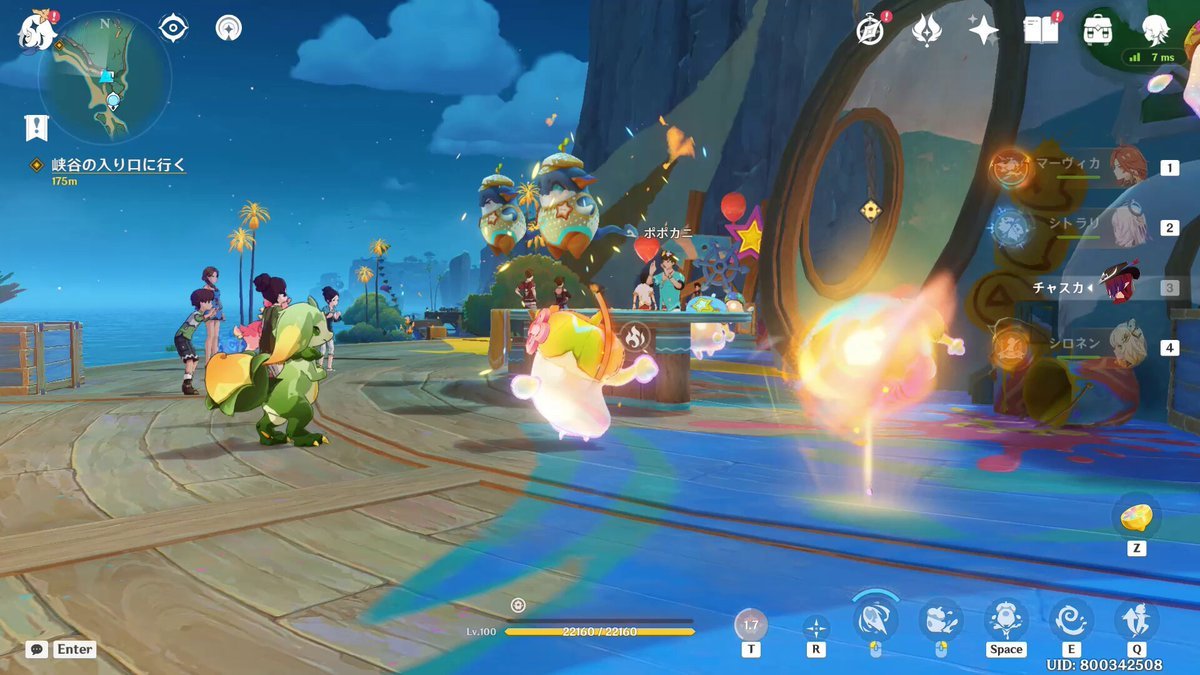The height and width of the screenshot is (675, 1200).
Task: Open the compass events icon
Action: 871,31
